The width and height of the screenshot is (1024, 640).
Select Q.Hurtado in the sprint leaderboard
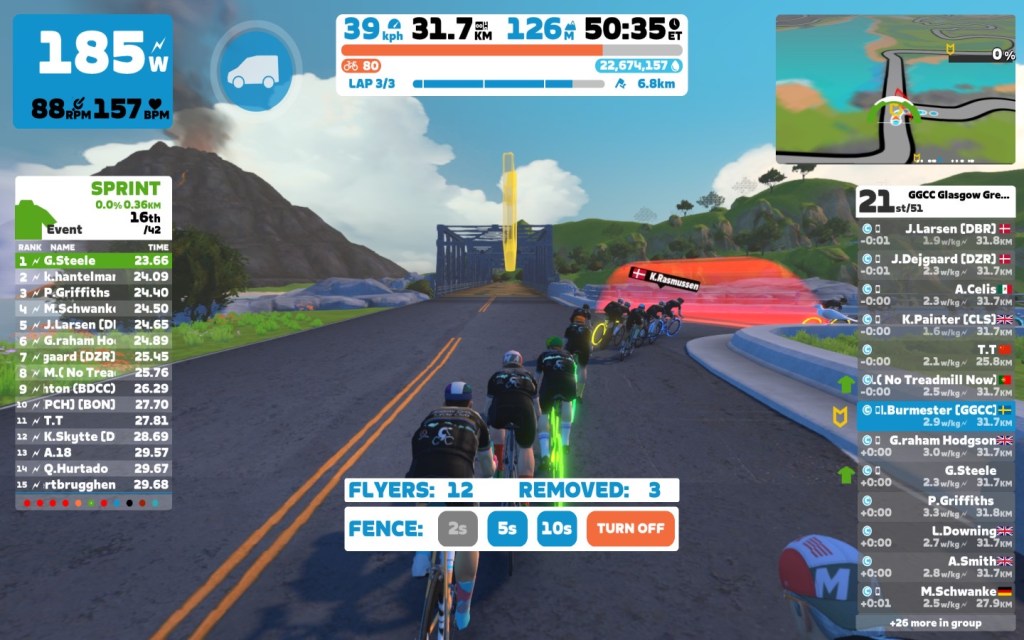pyautogui.click(x=93, y=468)
